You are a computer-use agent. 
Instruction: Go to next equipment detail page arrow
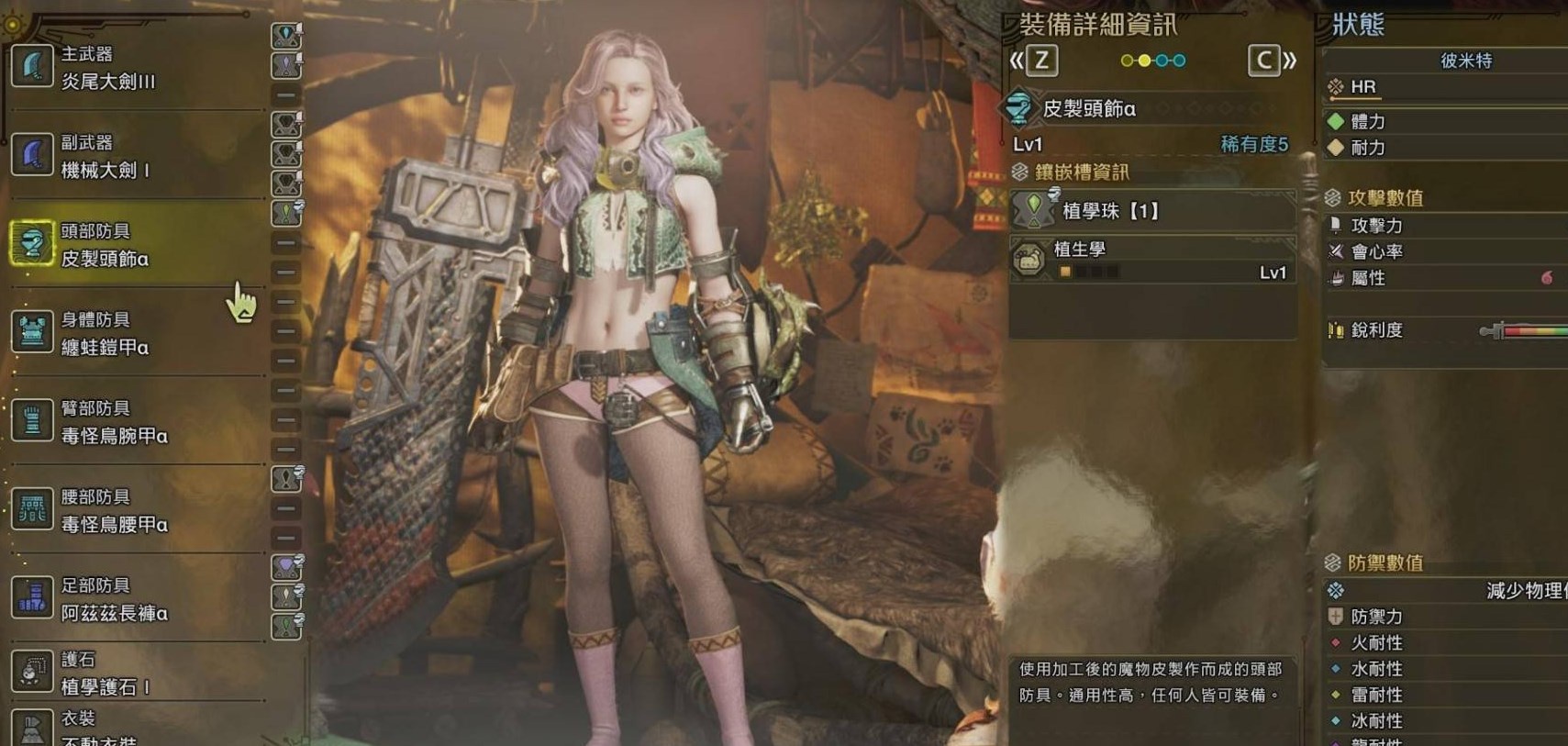(1272, 61)
